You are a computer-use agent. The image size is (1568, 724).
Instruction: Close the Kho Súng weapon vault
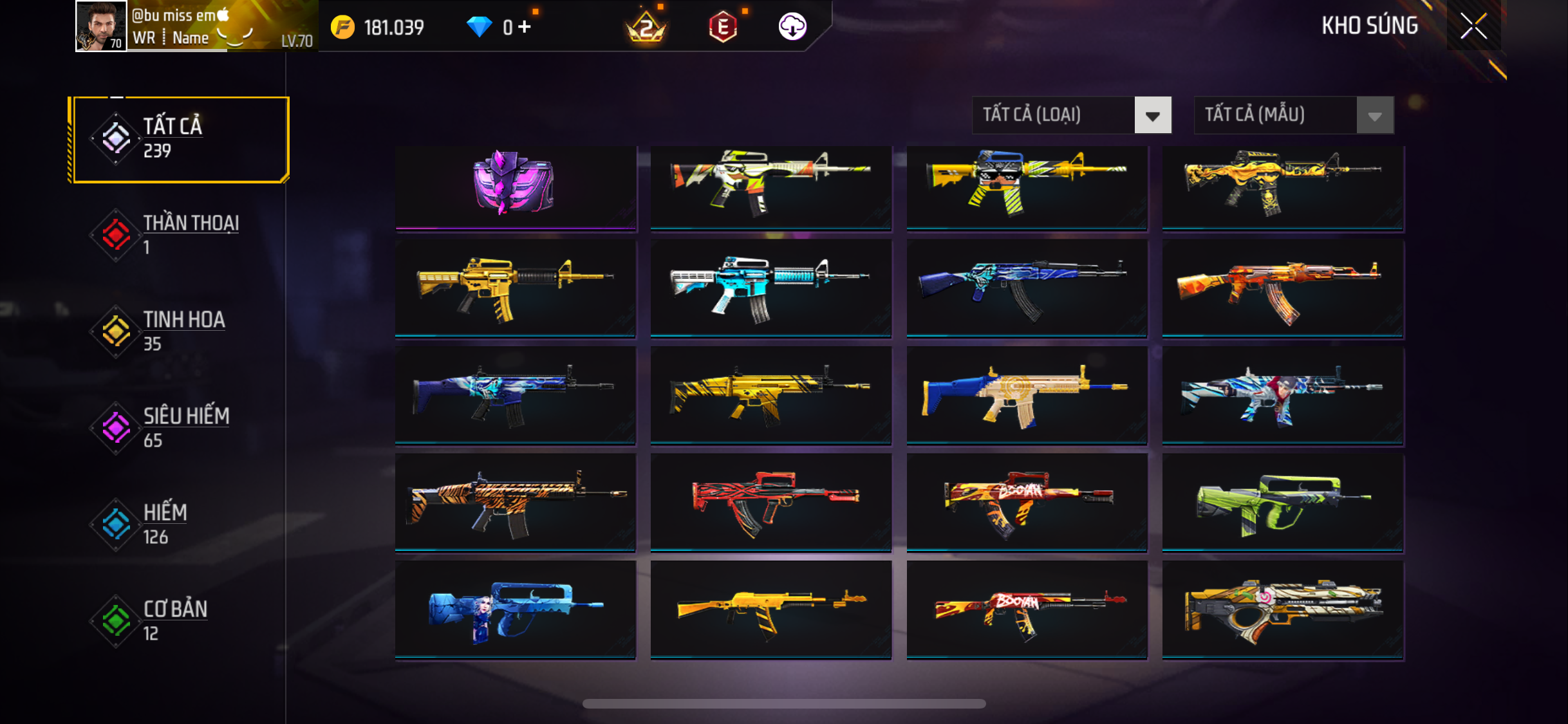tap(1473, 26)
